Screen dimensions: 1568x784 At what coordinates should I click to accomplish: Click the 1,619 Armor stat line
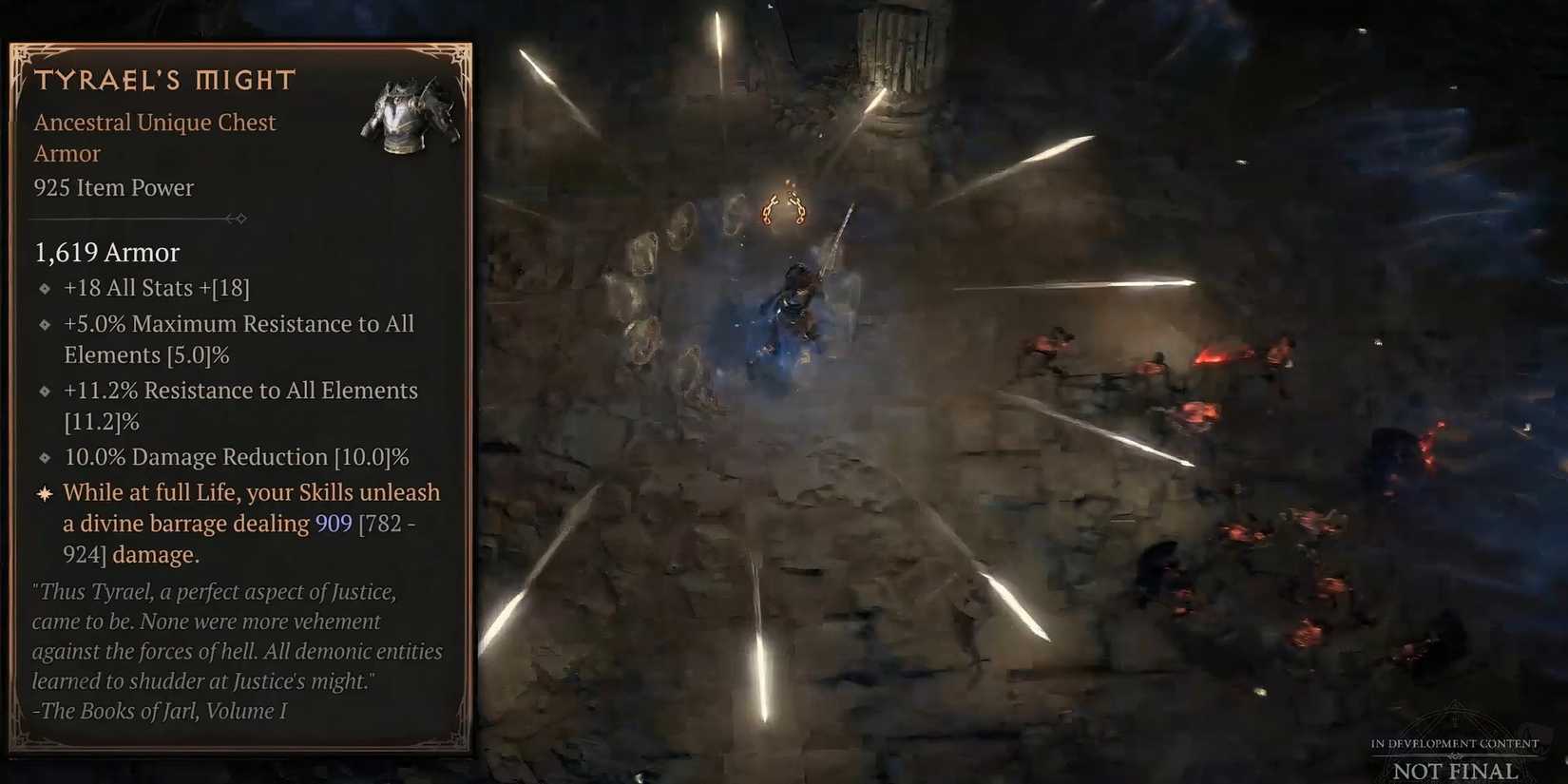tap(106, 252)
